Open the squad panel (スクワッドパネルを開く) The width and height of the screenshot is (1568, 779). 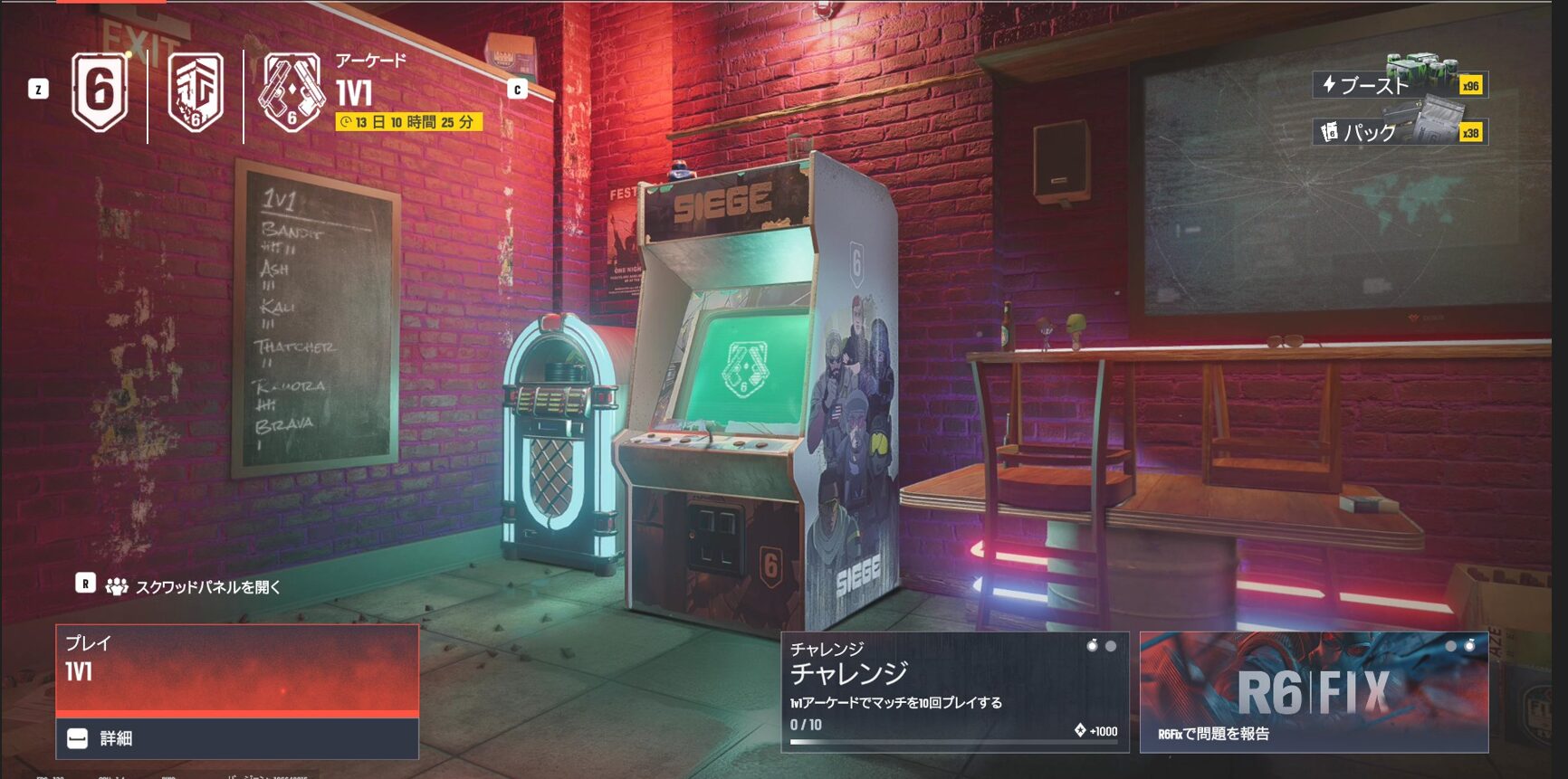(206, 587)
